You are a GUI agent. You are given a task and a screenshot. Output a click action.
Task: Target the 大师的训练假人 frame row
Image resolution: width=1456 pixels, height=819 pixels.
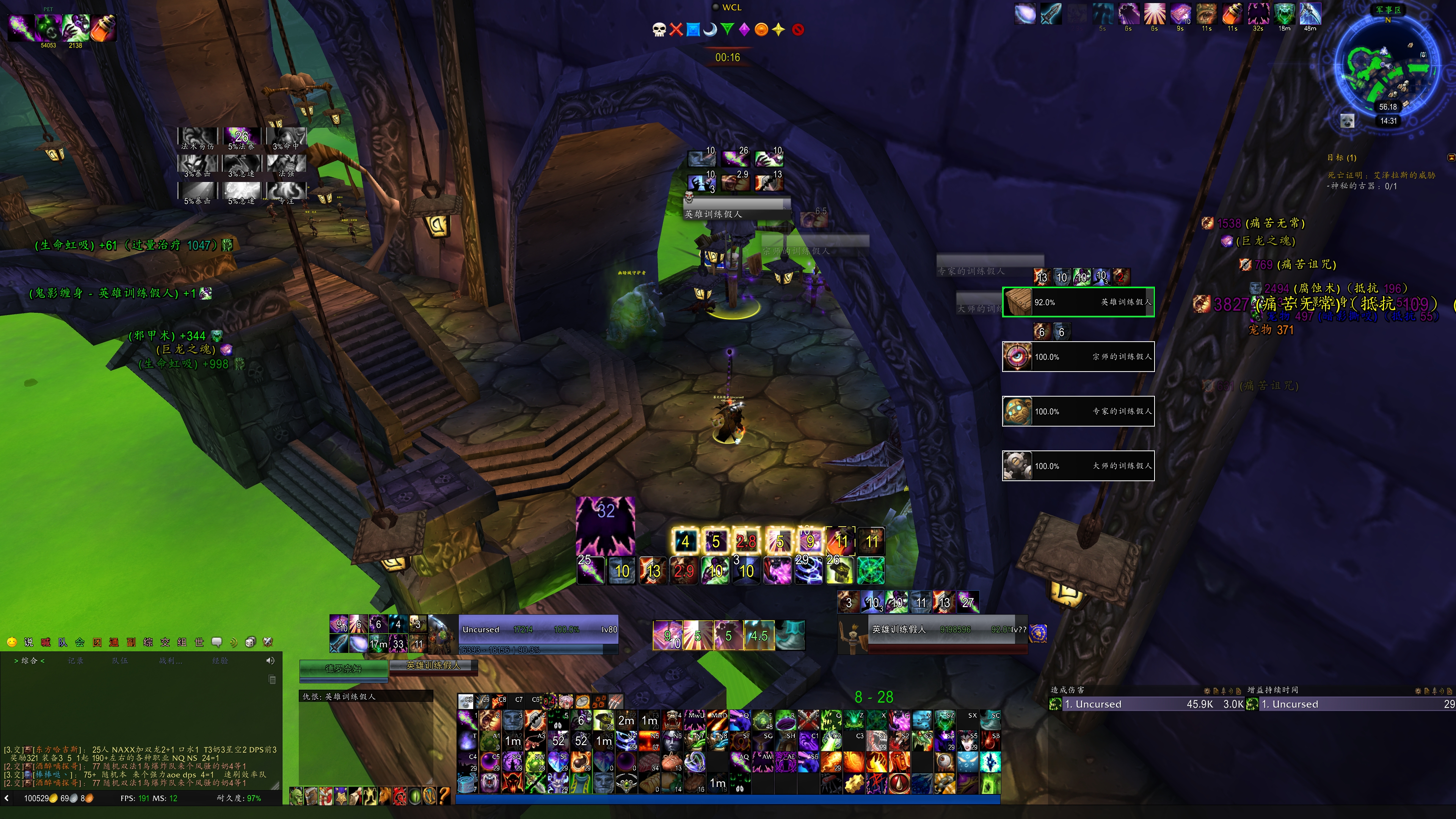click(1078, 466)
